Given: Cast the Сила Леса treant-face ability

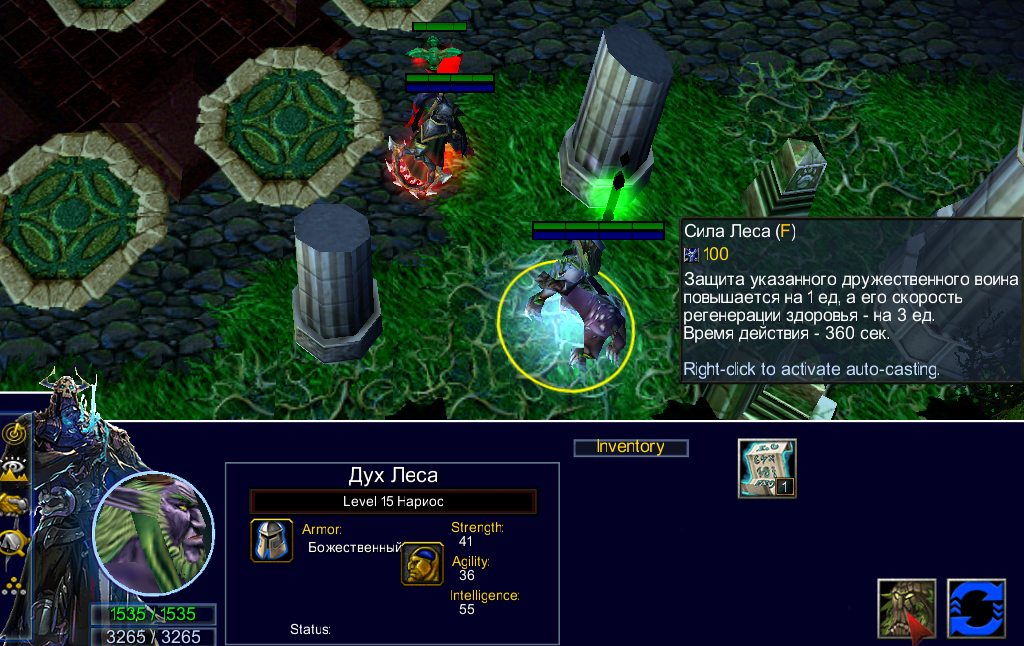Looking at the screenshot, I should pyautogui.click(x=907, y=608).
